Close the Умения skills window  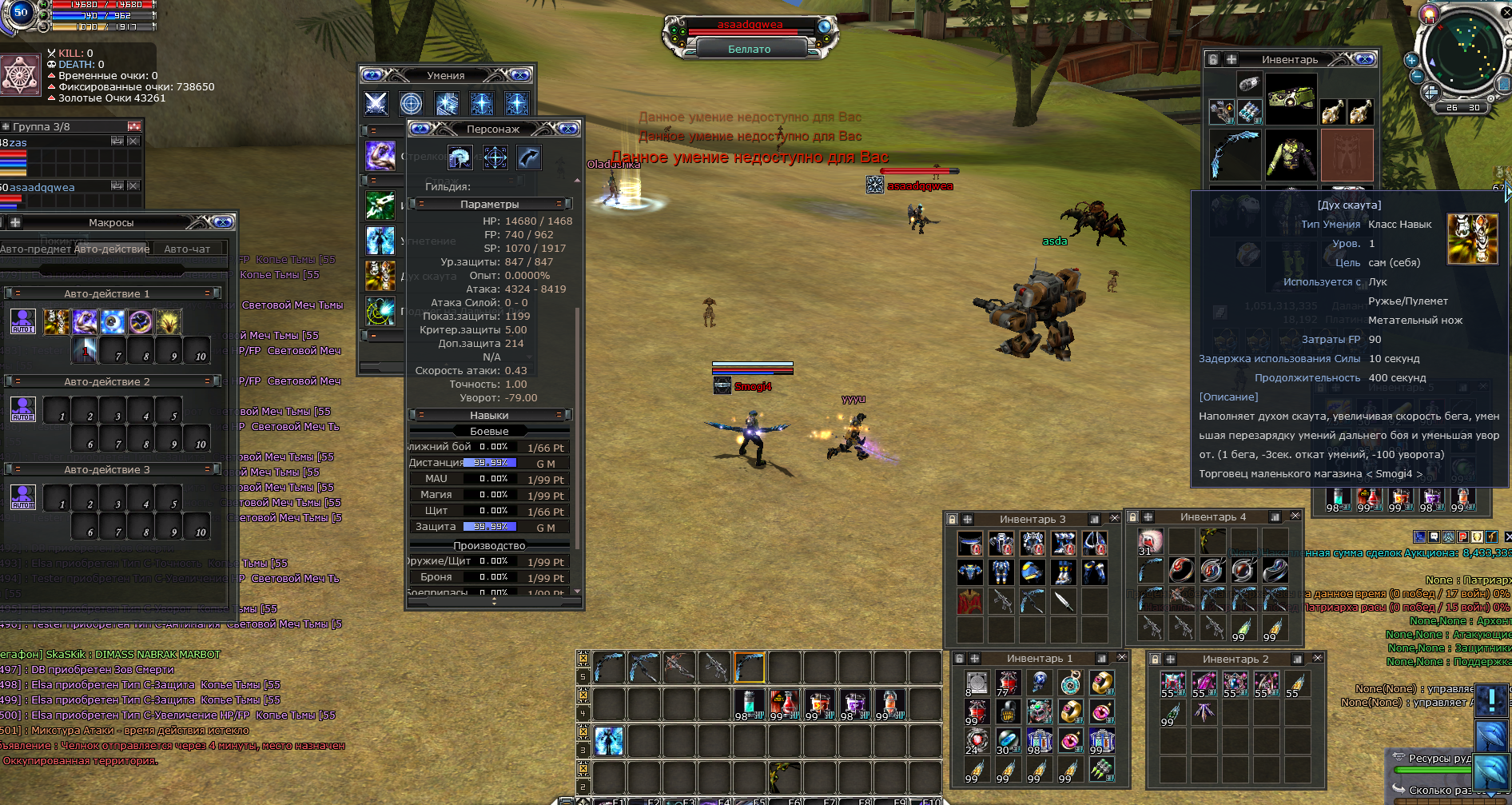[x=520, y=75]
